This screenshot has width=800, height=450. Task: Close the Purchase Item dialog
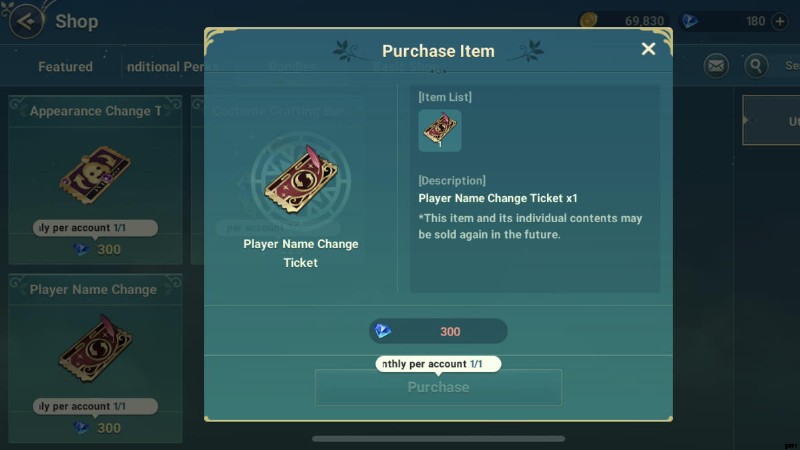click(648, 49)
